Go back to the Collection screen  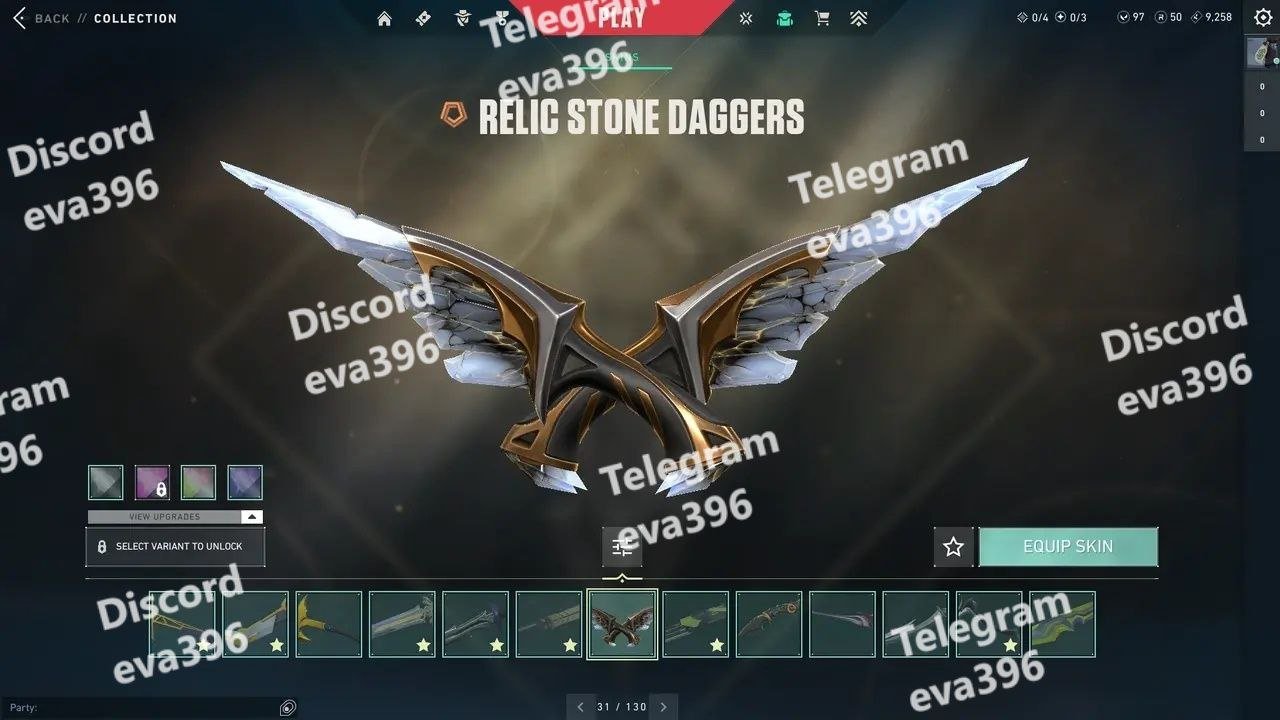coord(40,18)
